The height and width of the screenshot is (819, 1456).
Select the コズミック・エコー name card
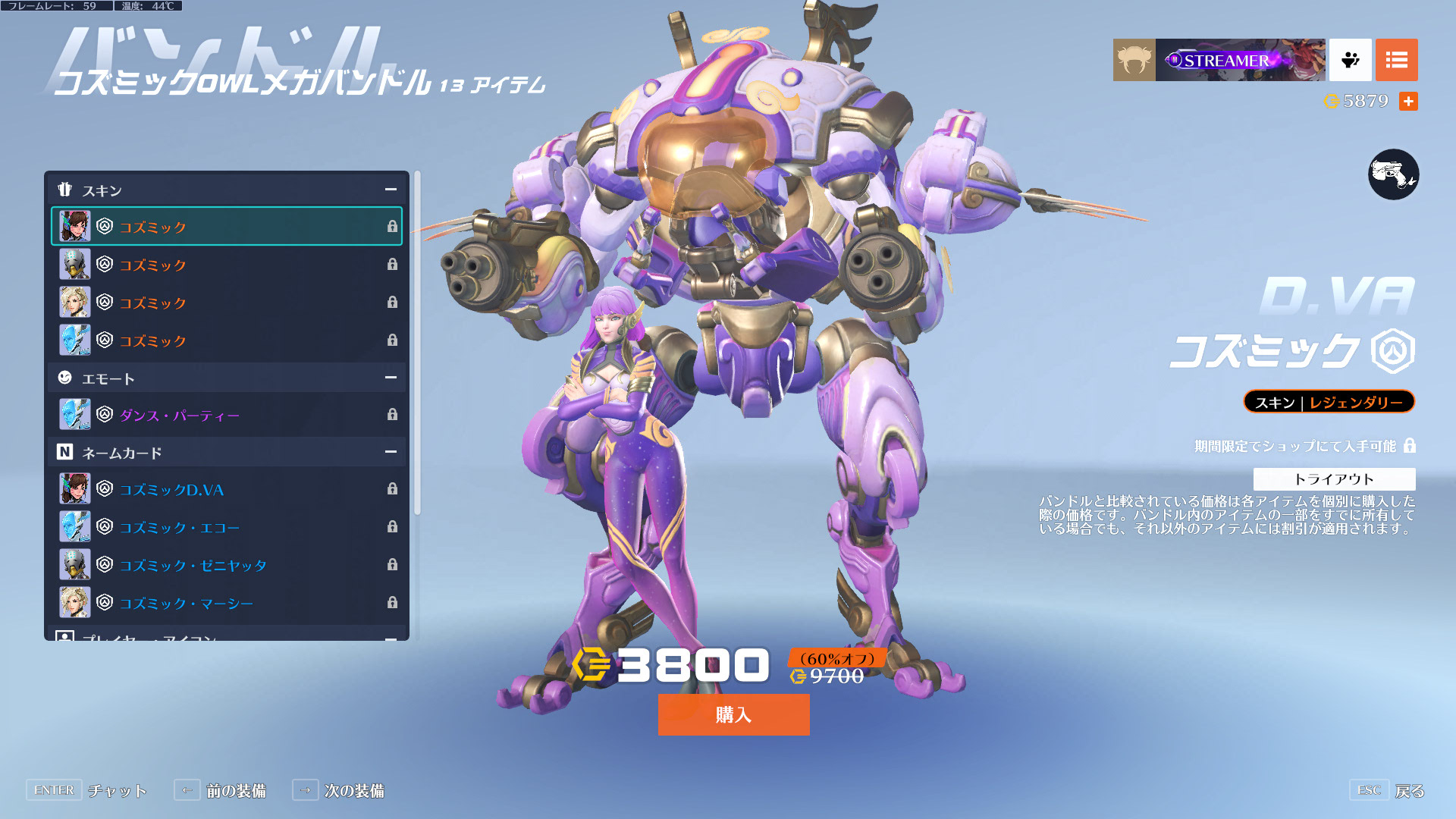tap(227, 527)
